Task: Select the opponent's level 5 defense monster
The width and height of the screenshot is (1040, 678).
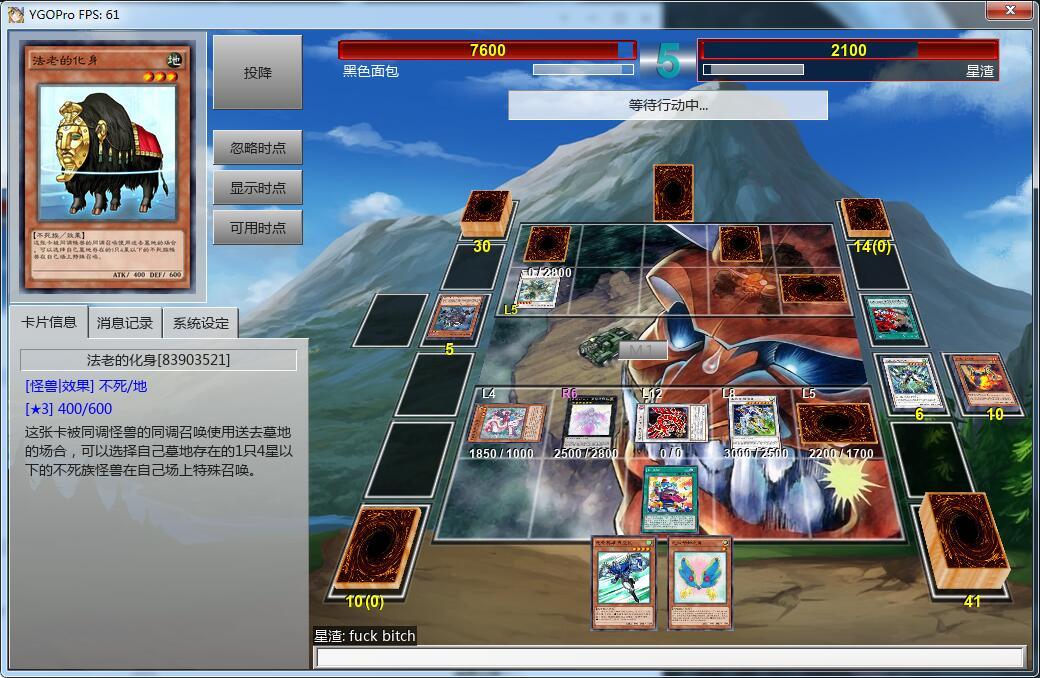Action: (x=538, y=291)
